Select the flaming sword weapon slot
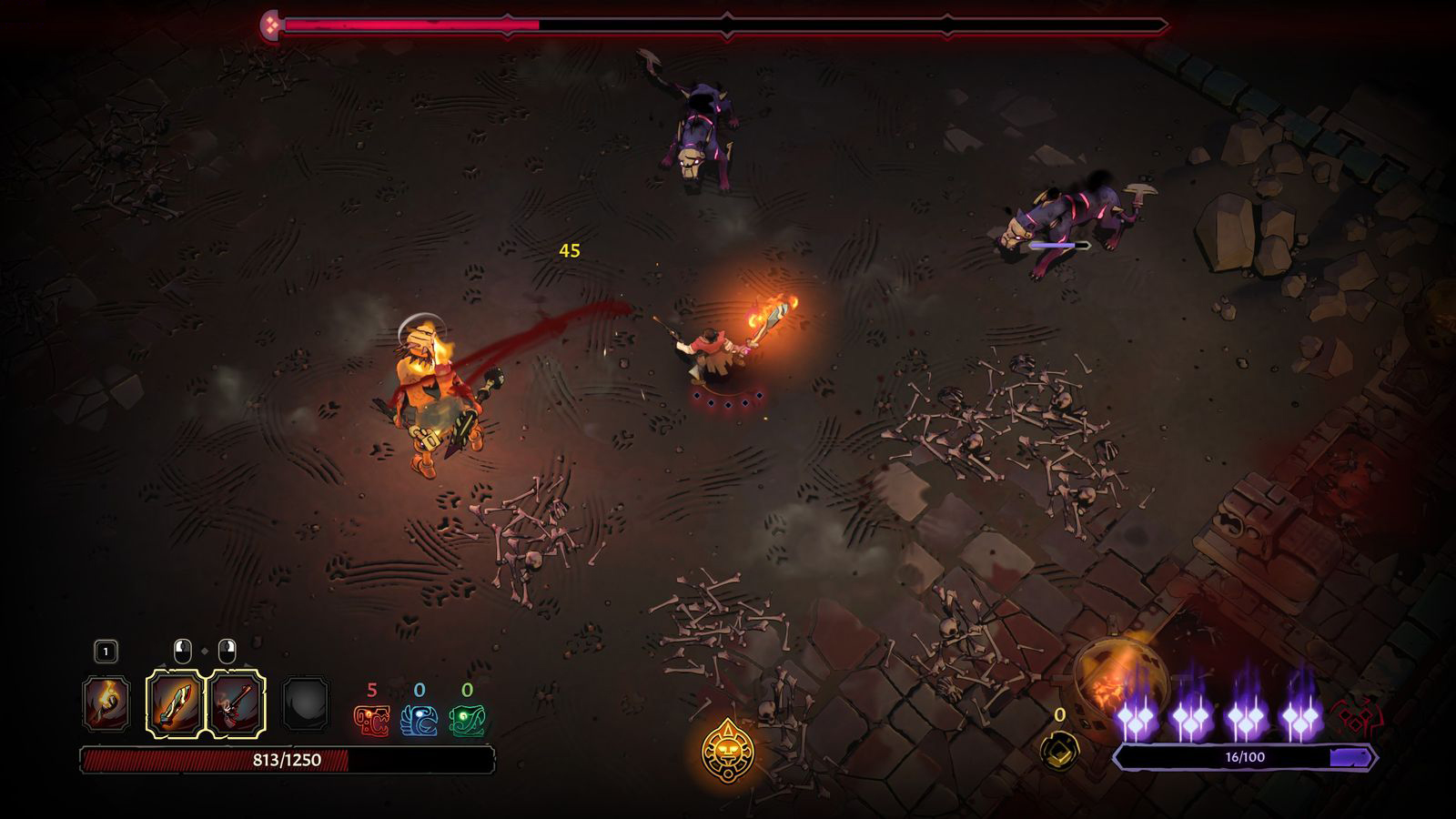The width and height of the screenshot is (1456, 819). pos(173,703)
